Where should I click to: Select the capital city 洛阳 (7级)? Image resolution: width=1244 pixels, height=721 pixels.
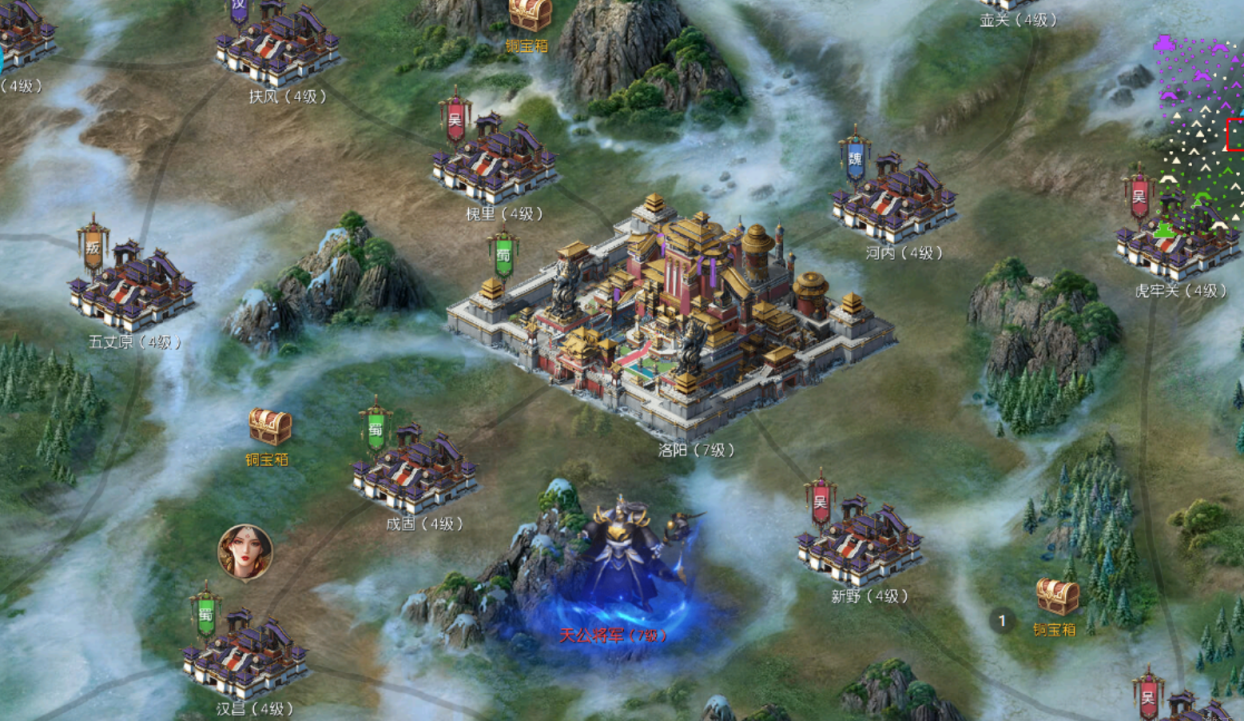668,312
